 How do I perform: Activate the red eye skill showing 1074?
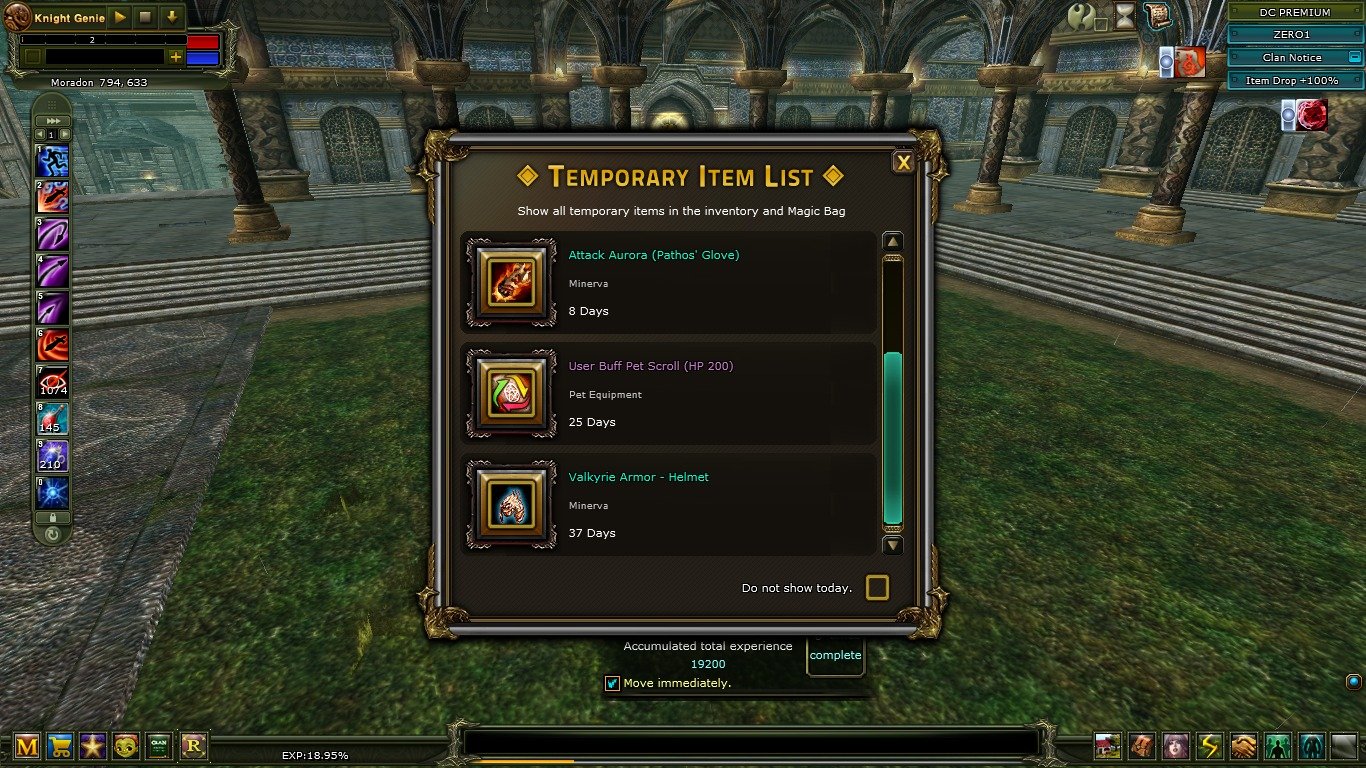[x=52, y=381]
